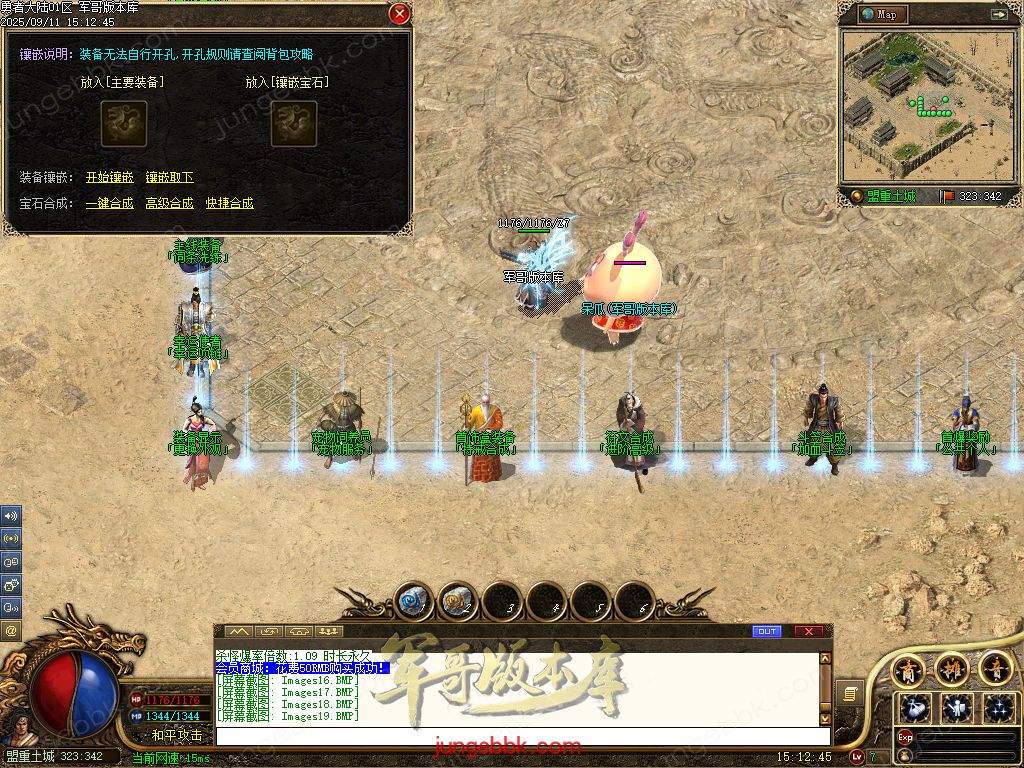Choose 镶嵌取下 to remove inlay
This screenshot has height=768, width=1024.
click(169, 177)
